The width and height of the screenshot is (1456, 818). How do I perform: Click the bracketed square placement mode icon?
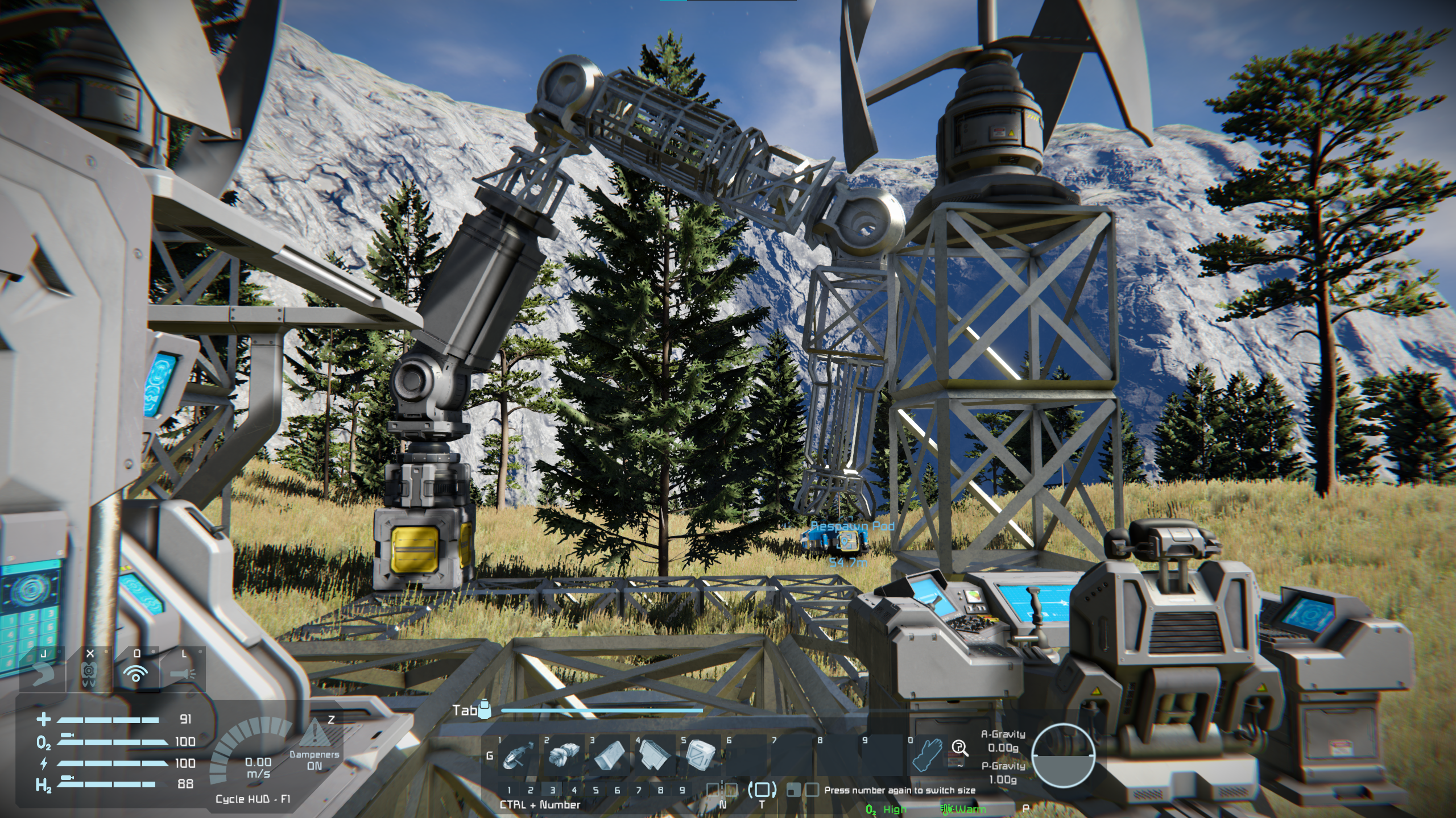762,790
